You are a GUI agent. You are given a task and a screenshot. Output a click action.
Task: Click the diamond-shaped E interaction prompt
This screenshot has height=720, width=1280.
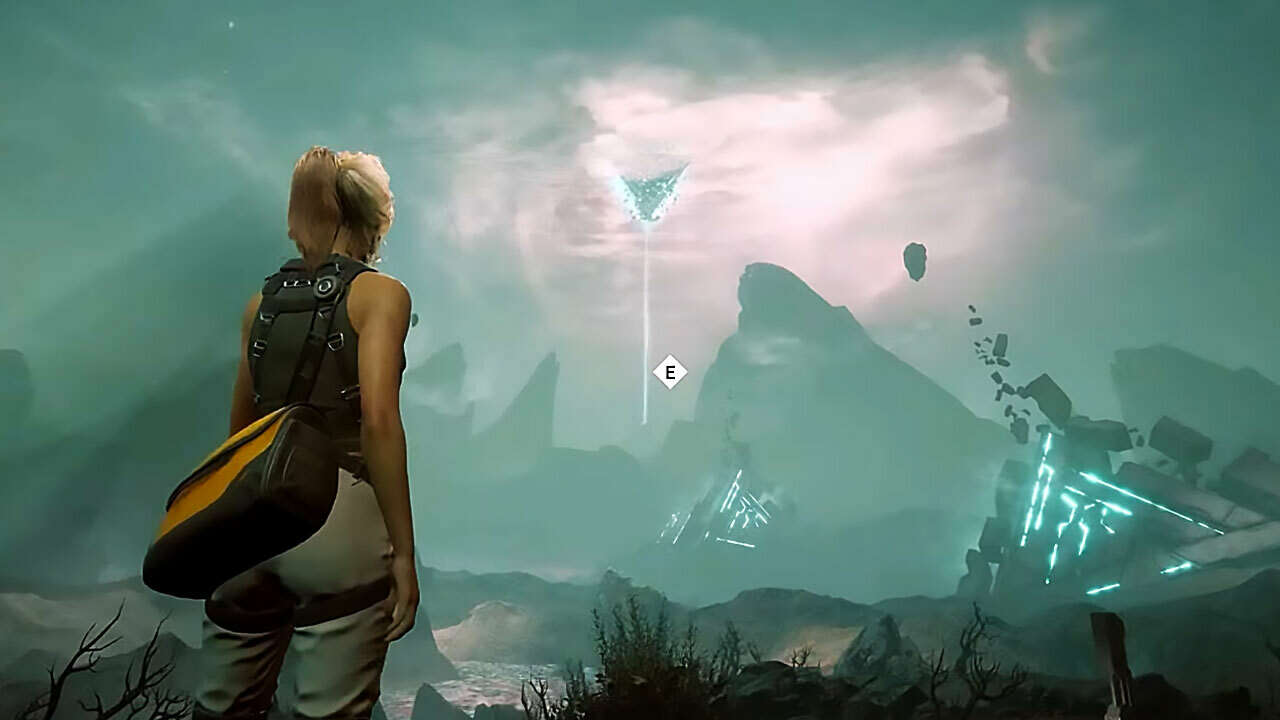(x=670, y=370)
